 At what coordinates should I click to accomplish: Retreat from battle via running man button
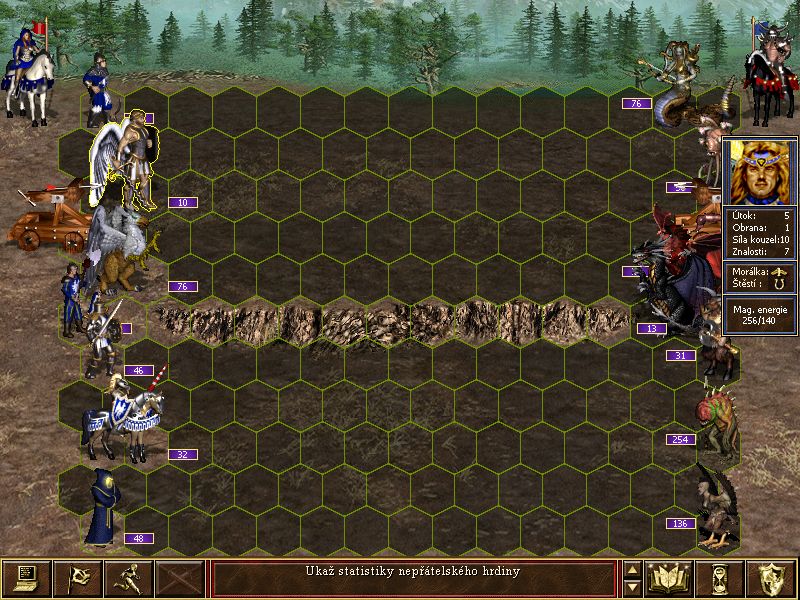pos(128,578)
